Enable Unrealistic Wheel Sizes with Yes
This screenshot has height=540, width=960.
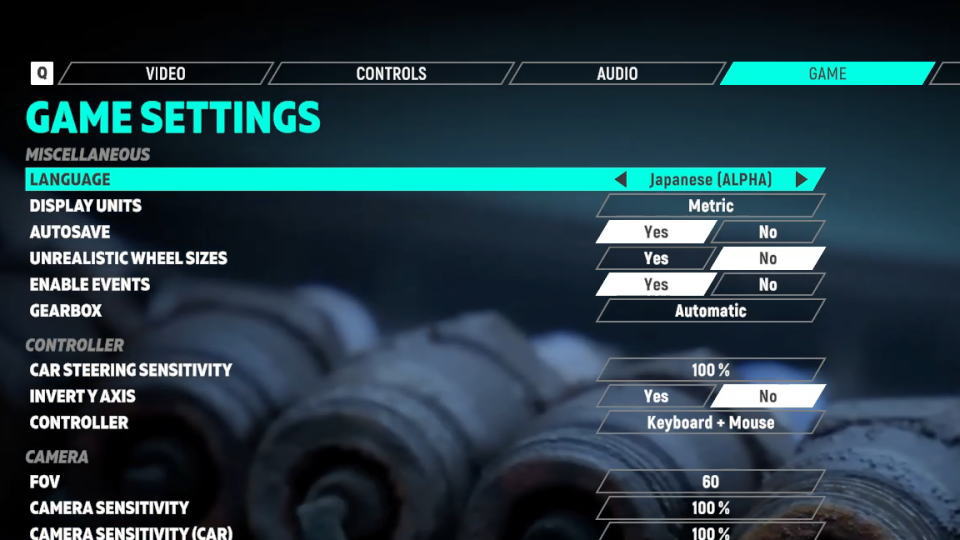coord(655,258)
